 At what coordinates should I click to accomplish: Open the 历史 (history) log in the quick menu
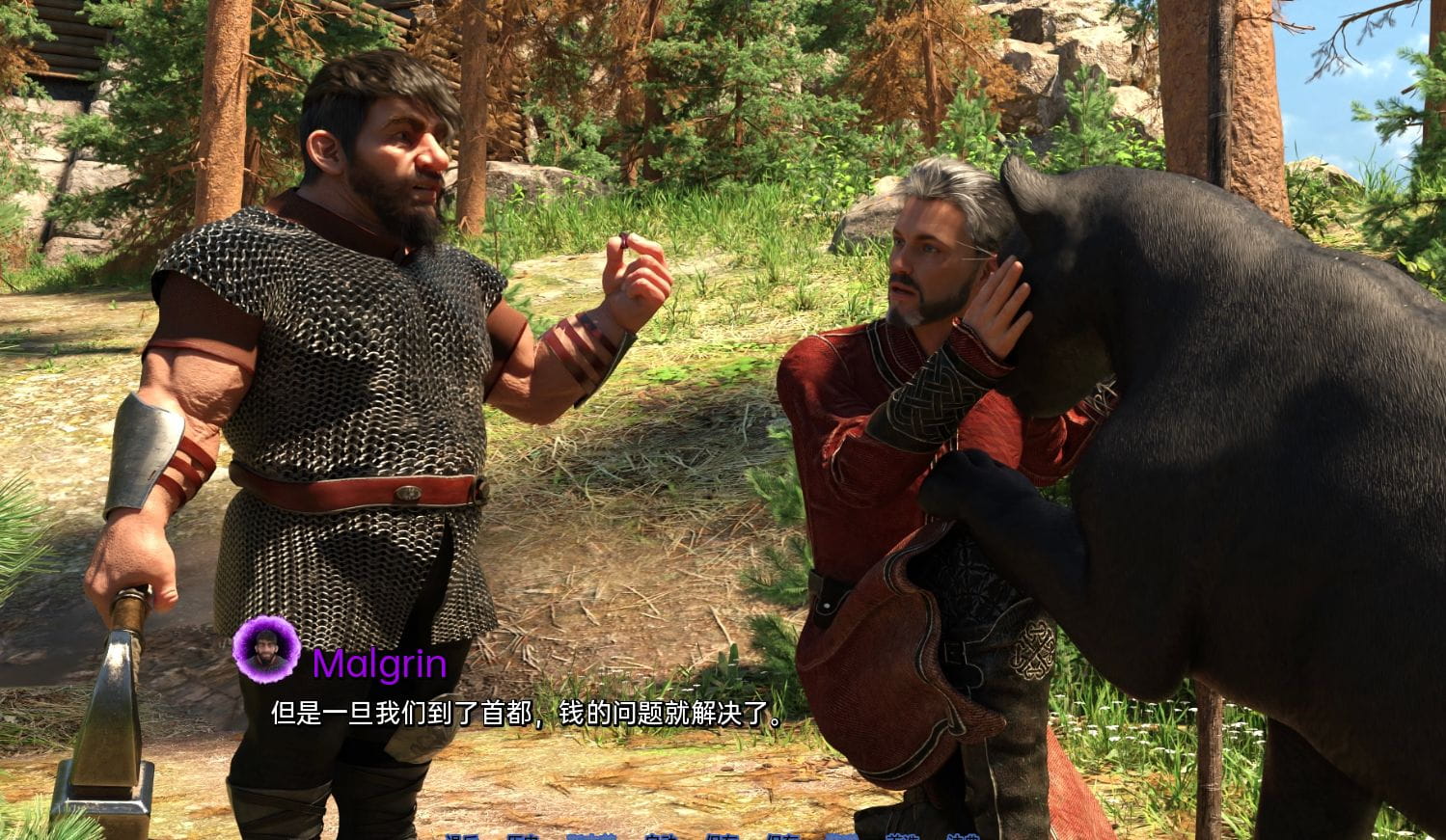pyautogui.click(x=522, y=837)
